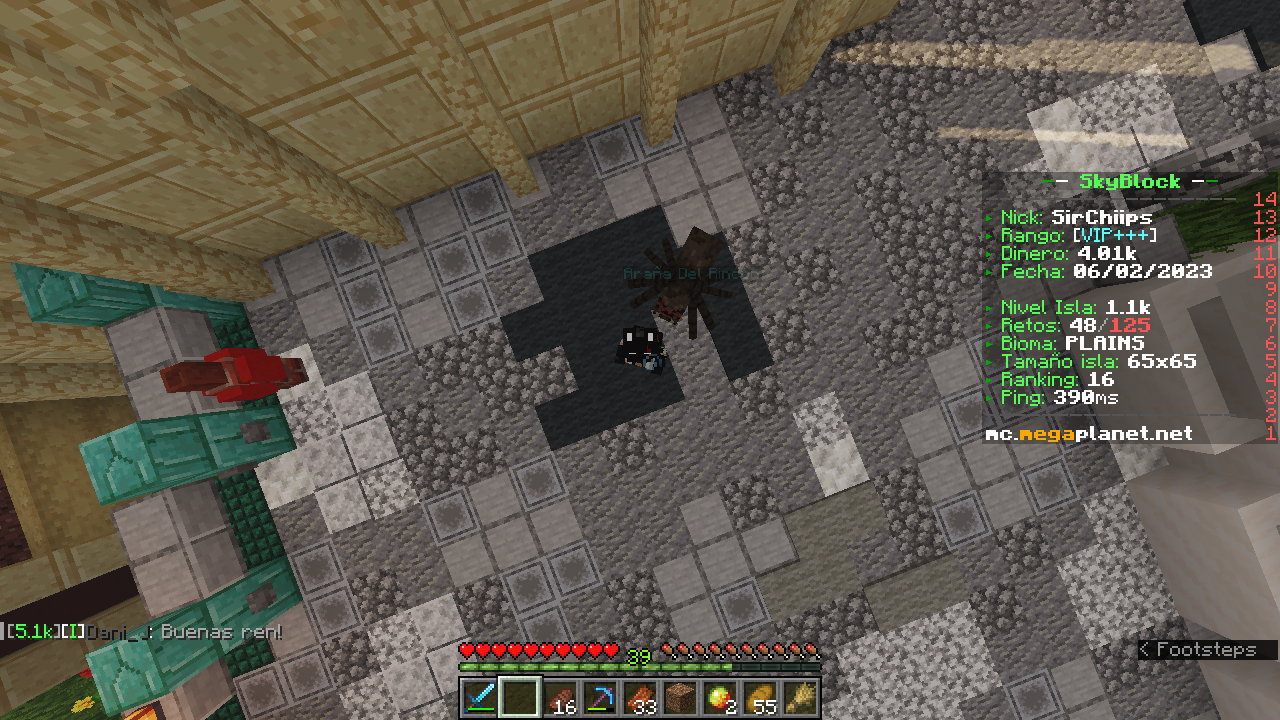
Task: Select the diamond pickaxe hotbar slot
Action: pyautogui.click(x=601, y=697)
